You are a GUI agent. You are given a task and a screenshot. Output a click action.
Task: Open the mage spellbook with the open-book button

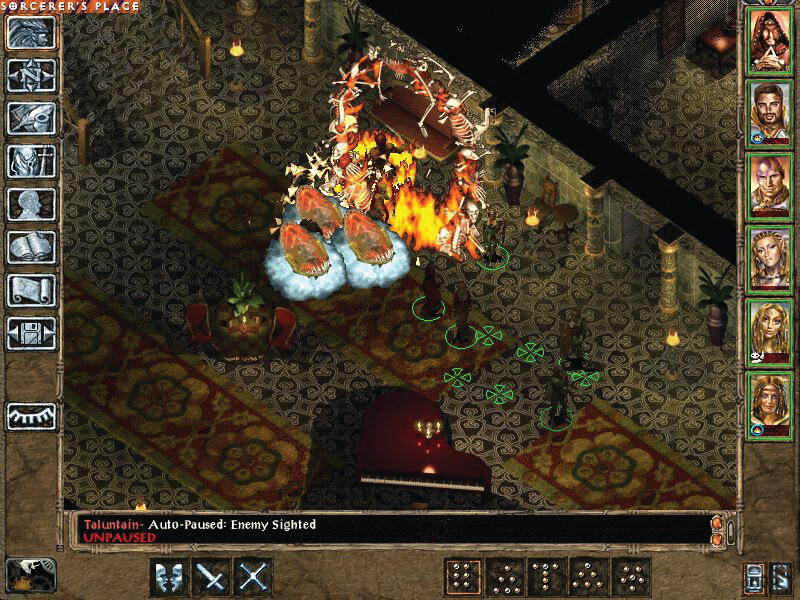click(32, 247)
